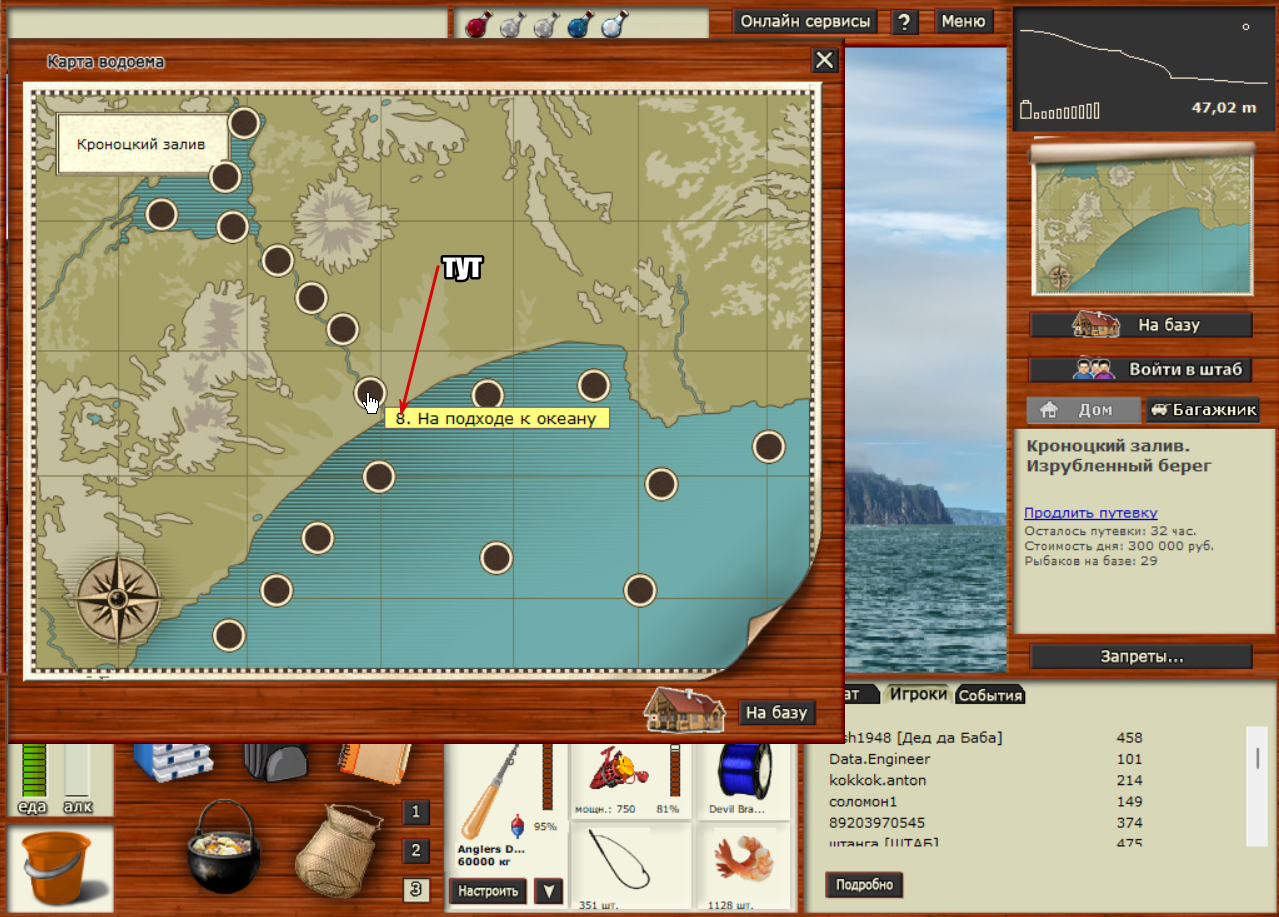The image size is (1279, 917).
Task: Open the Запреты restrictions button
Action: (1141, 657)
